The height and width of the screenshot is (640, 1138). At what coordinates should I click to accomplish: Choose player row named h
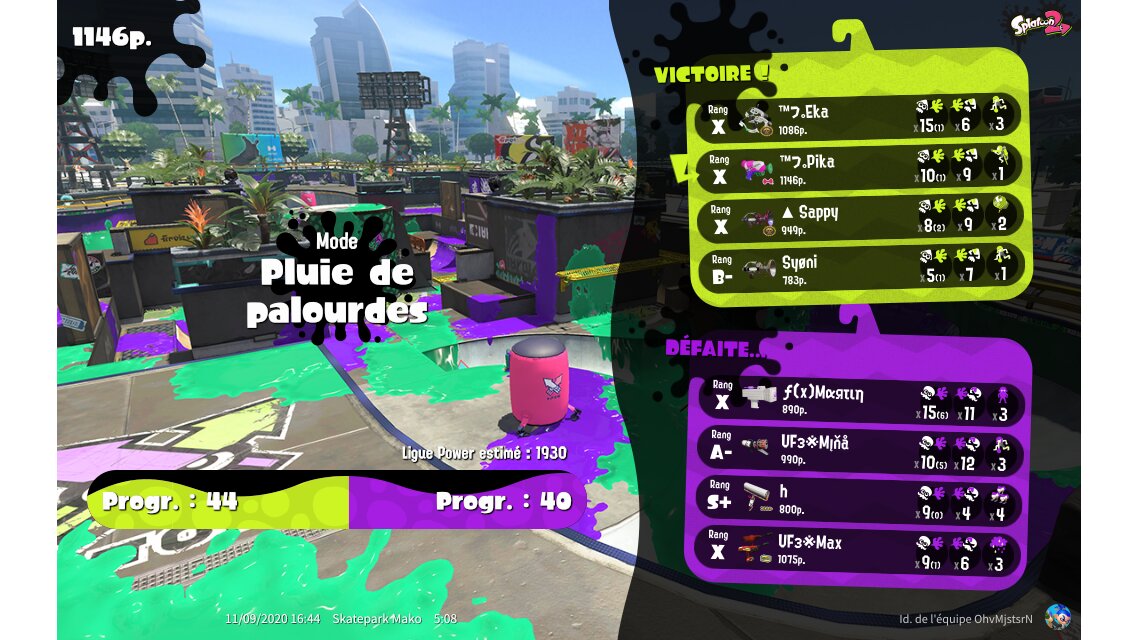point(858,500)
